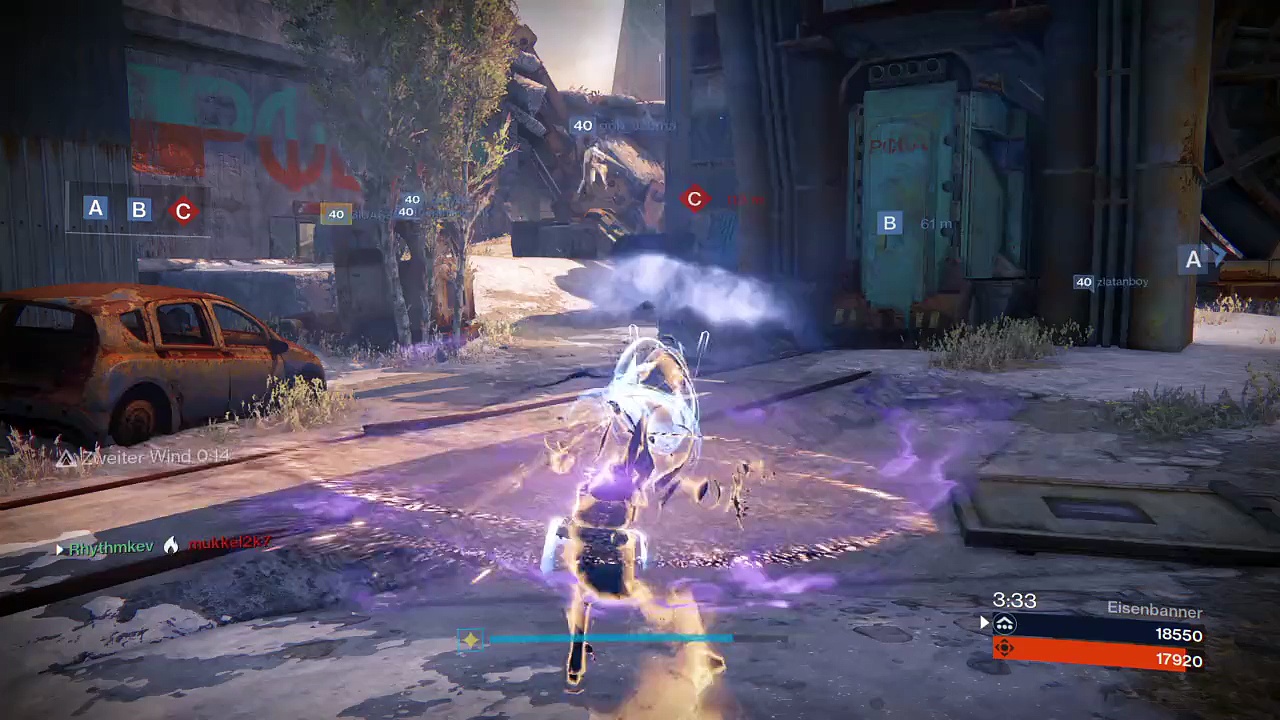Click the B waypoint marked 61 m
This screenshot has width=1280, height=720.
tap(889, 223)
